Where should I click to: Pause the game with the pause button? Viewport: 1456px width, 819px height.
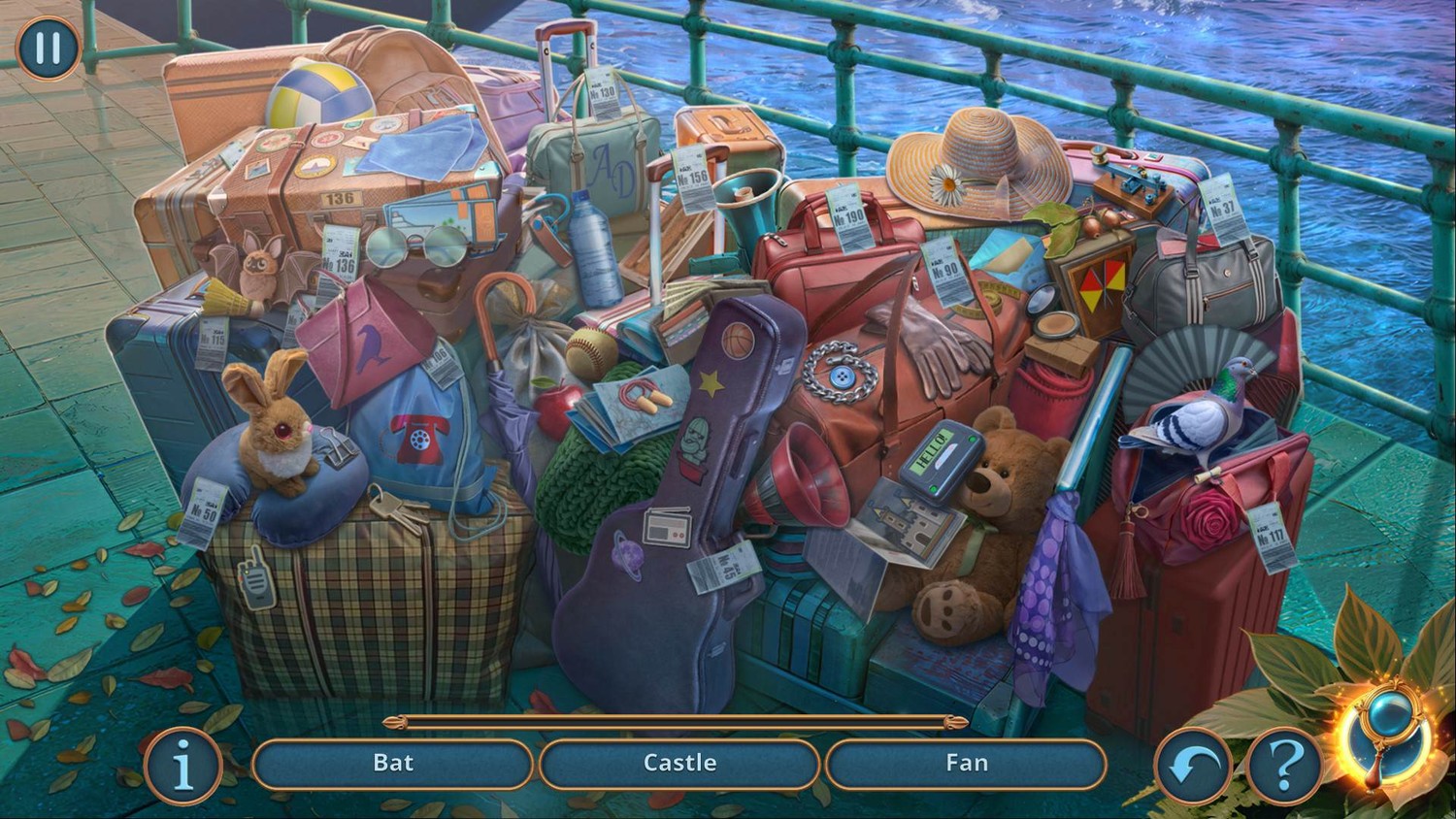point(48,48)
